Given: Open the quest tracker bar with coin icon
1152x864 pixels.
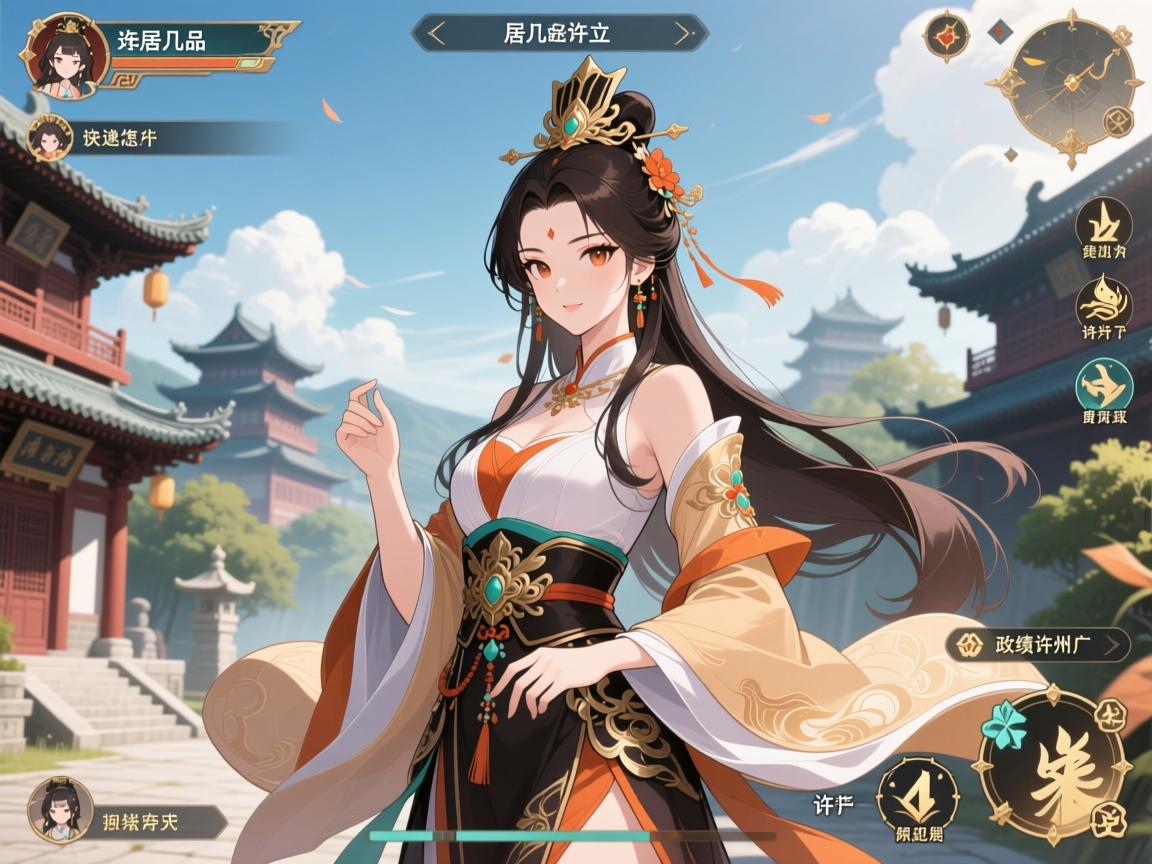Looking at the screenshot, I should pos(1038,645).
